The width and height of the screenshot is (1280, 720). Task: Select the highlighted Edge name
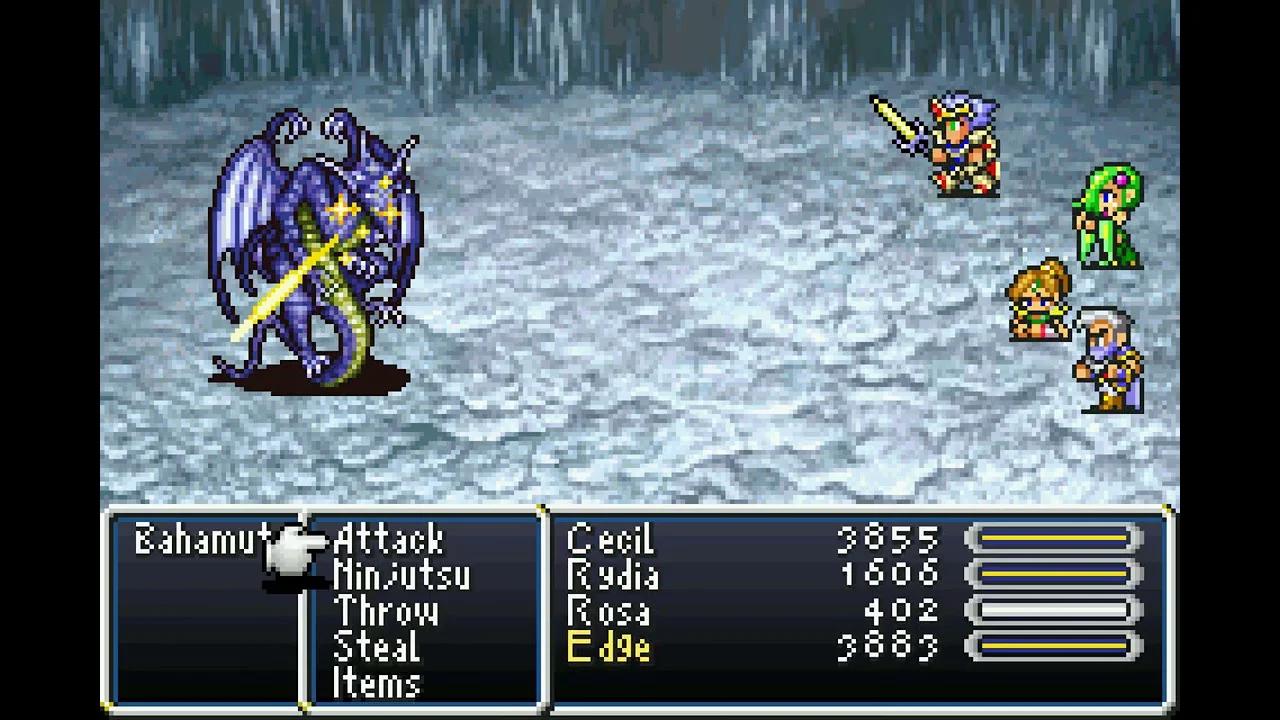tap(610, 648)
